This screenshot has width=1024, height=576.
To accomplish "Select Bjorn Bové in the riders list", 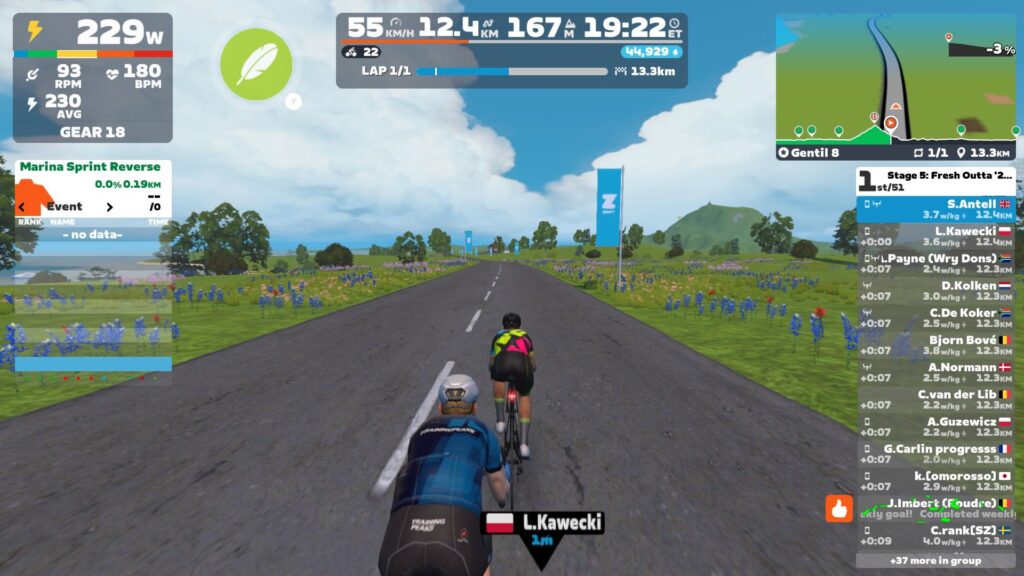I will pyautogui.click(x=935, y=345).
